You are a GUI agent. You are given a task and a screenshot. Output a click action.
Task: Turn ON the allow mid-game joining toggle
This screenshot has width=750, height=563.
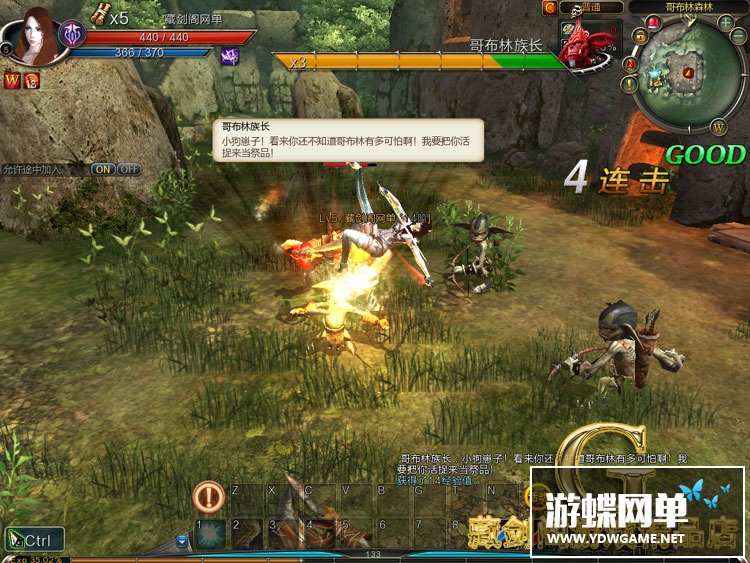coord(103,169)
